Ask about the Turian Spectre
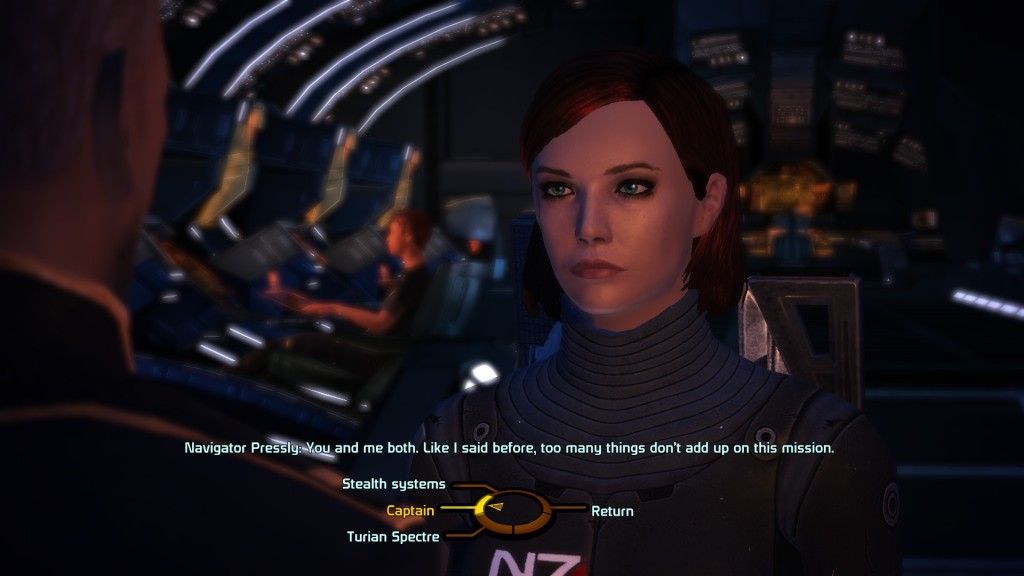This screenshot has width=1024, height=576. (x=393, y=537)
